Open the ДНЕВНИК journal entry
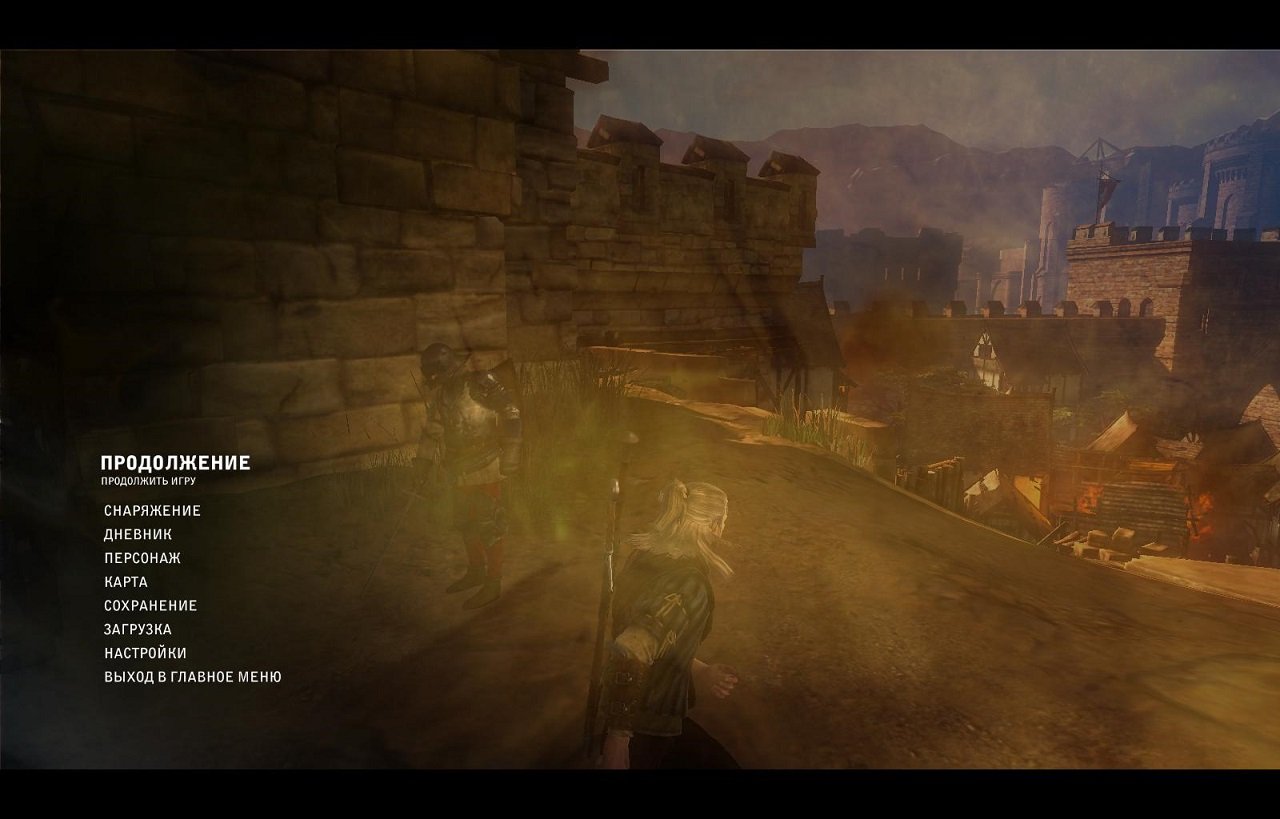Image resolution: width=1280 pixels, height=819 pixels. [x=139, y=534]
